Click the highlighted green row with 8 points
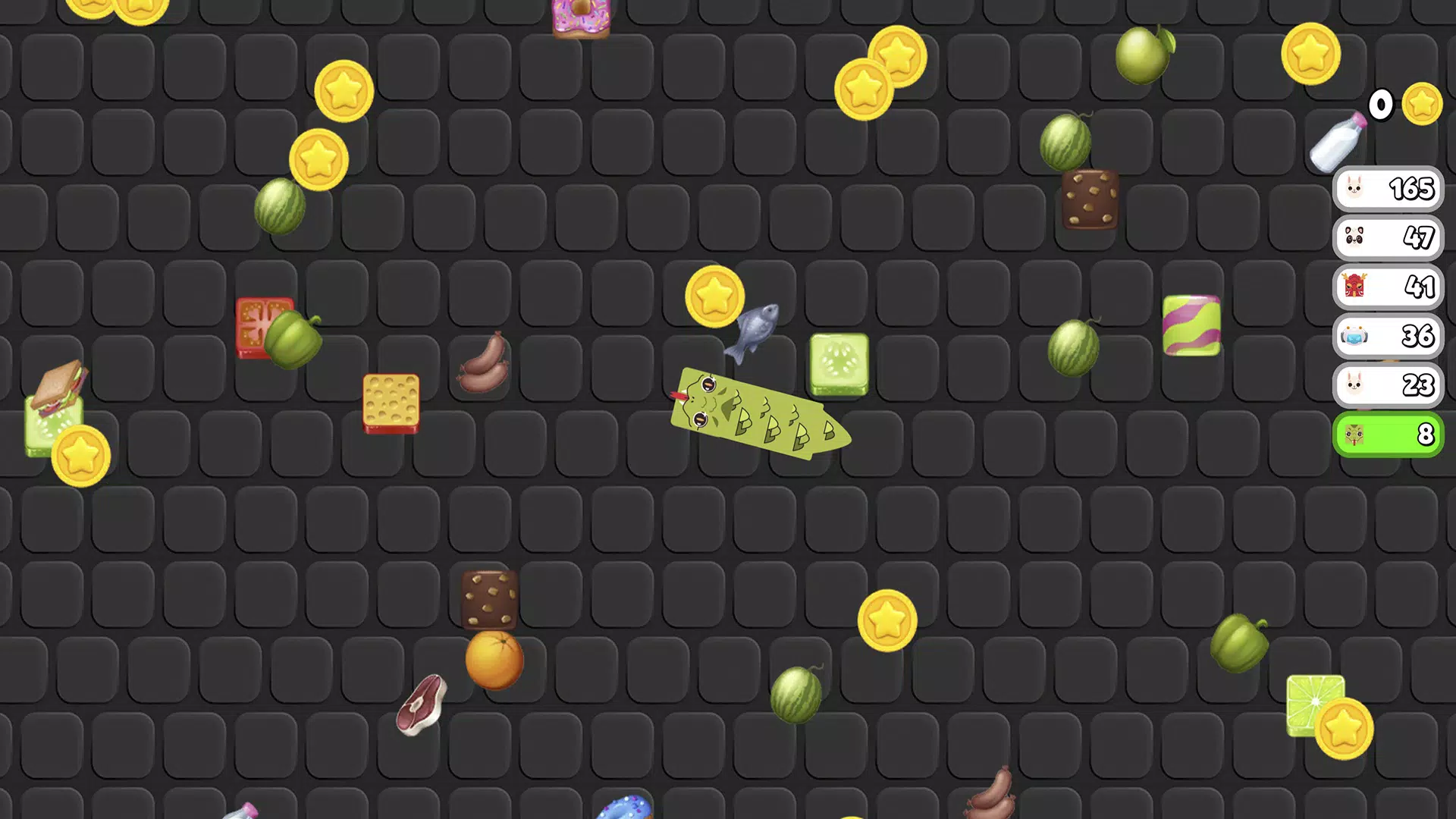 tap(1388, 435)
